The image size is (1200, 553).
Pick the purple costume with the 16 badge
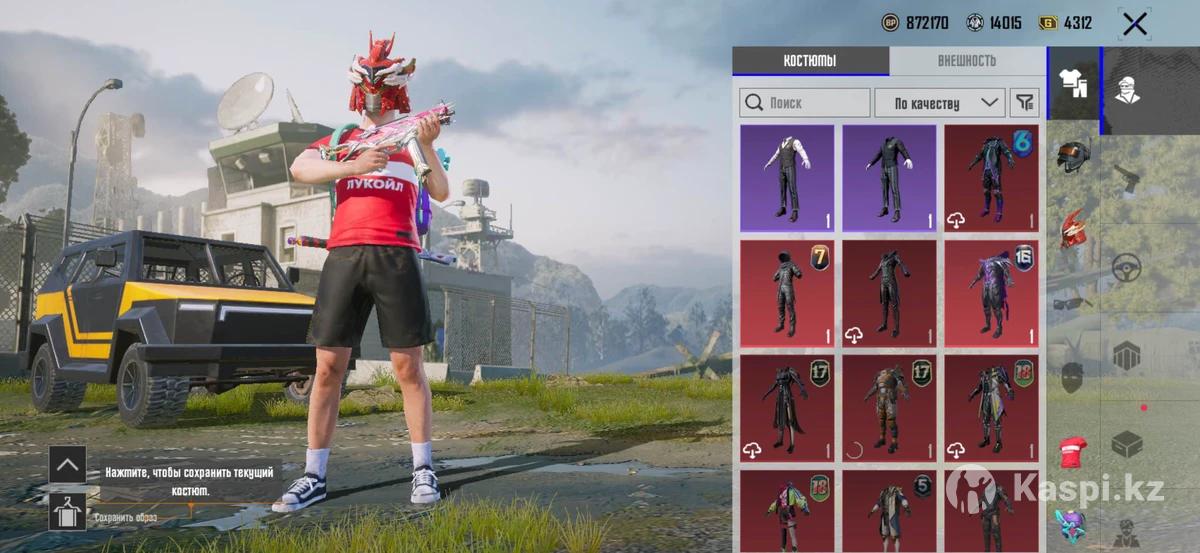click(x=991, y=292)
